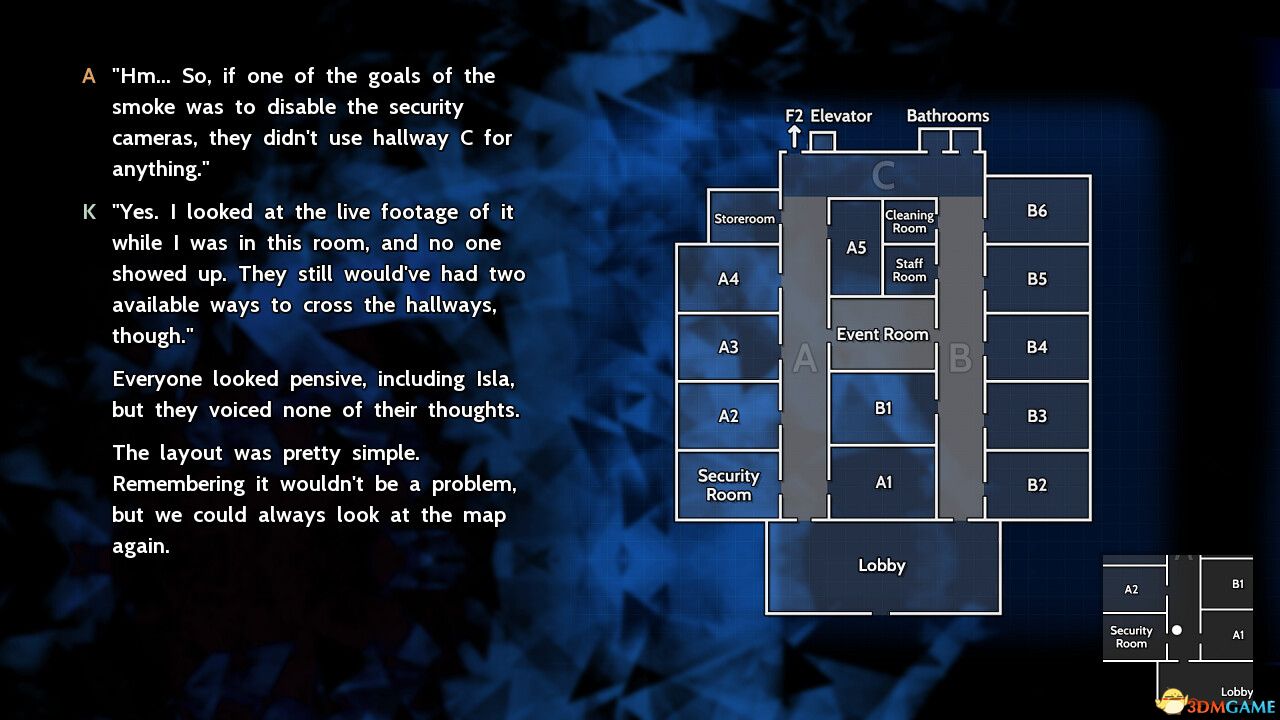The width and height of the screenshot is (1280, 720).
Task: Click the A speaker indicator beside the dialogue
Action: pos(88,74)
